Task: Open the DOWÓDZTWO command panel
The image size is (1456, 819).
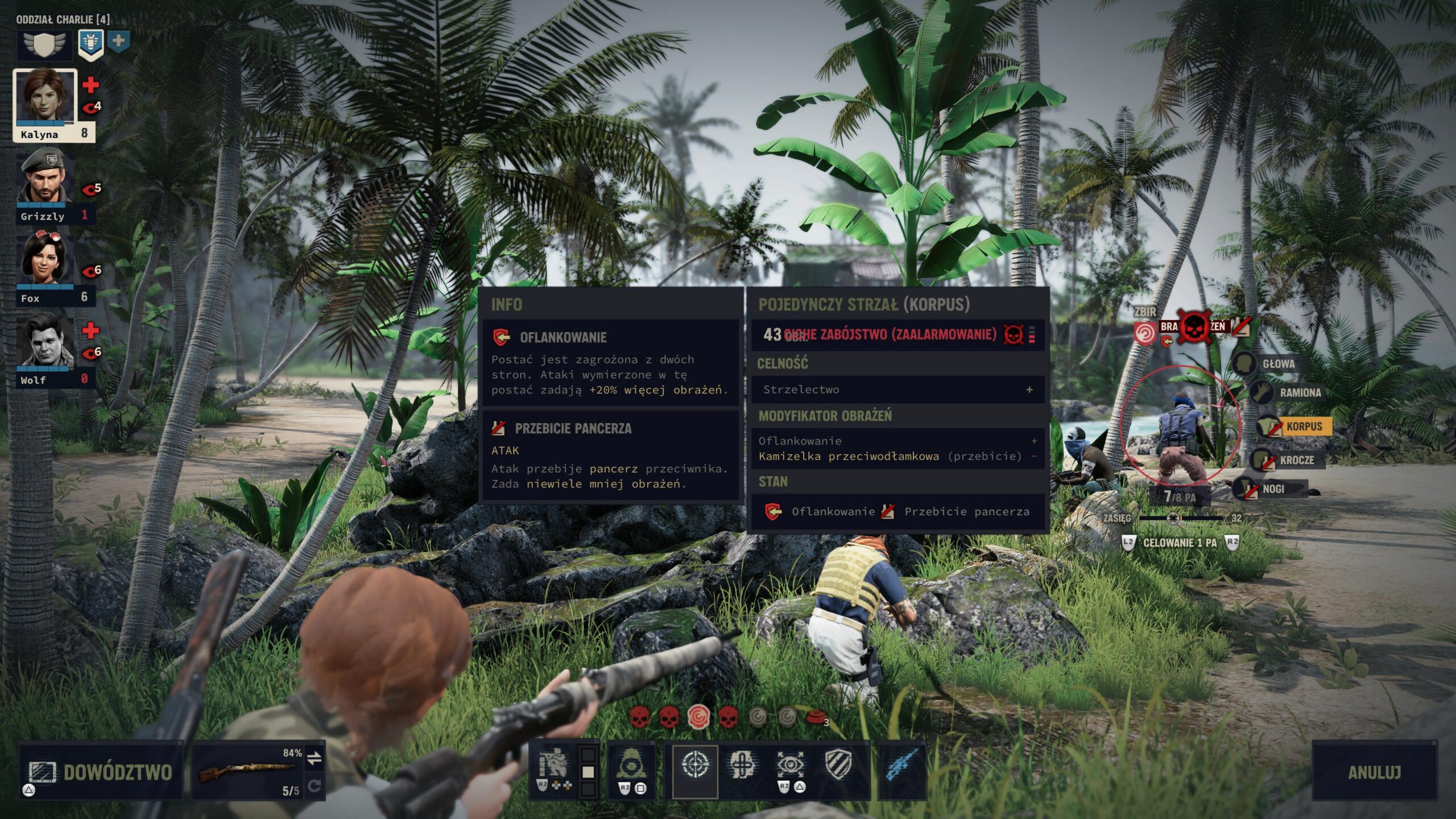Action: 101,771
